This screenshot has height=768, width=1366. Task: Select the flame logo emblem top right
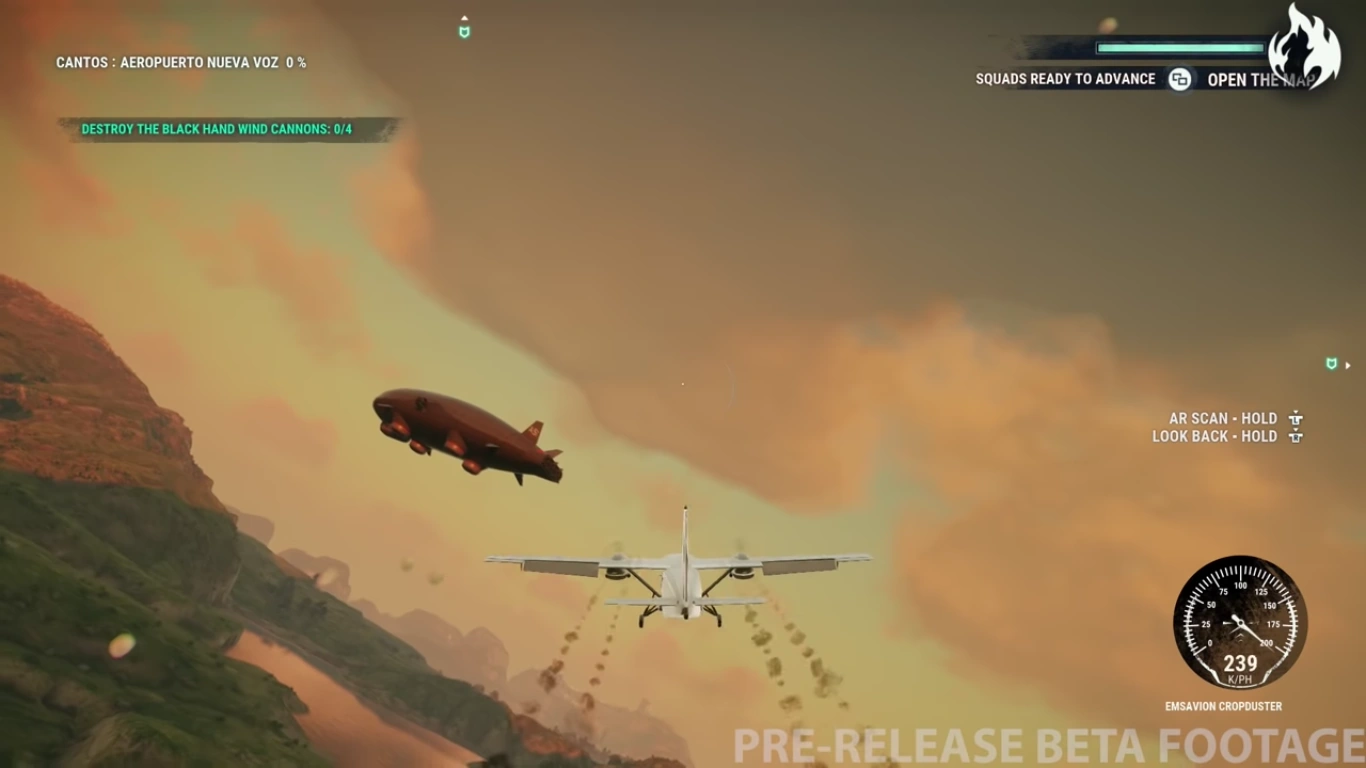tap(1305, 45)
